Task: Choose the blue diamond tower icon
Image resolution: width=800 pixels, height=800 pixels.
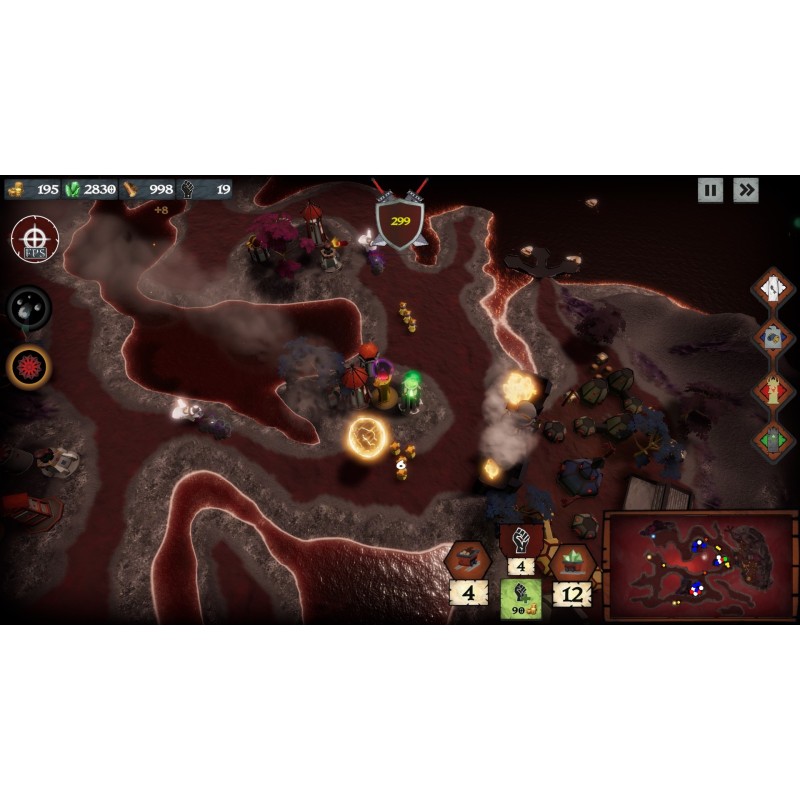Action: pyautogui.click(x=772, y=338)
